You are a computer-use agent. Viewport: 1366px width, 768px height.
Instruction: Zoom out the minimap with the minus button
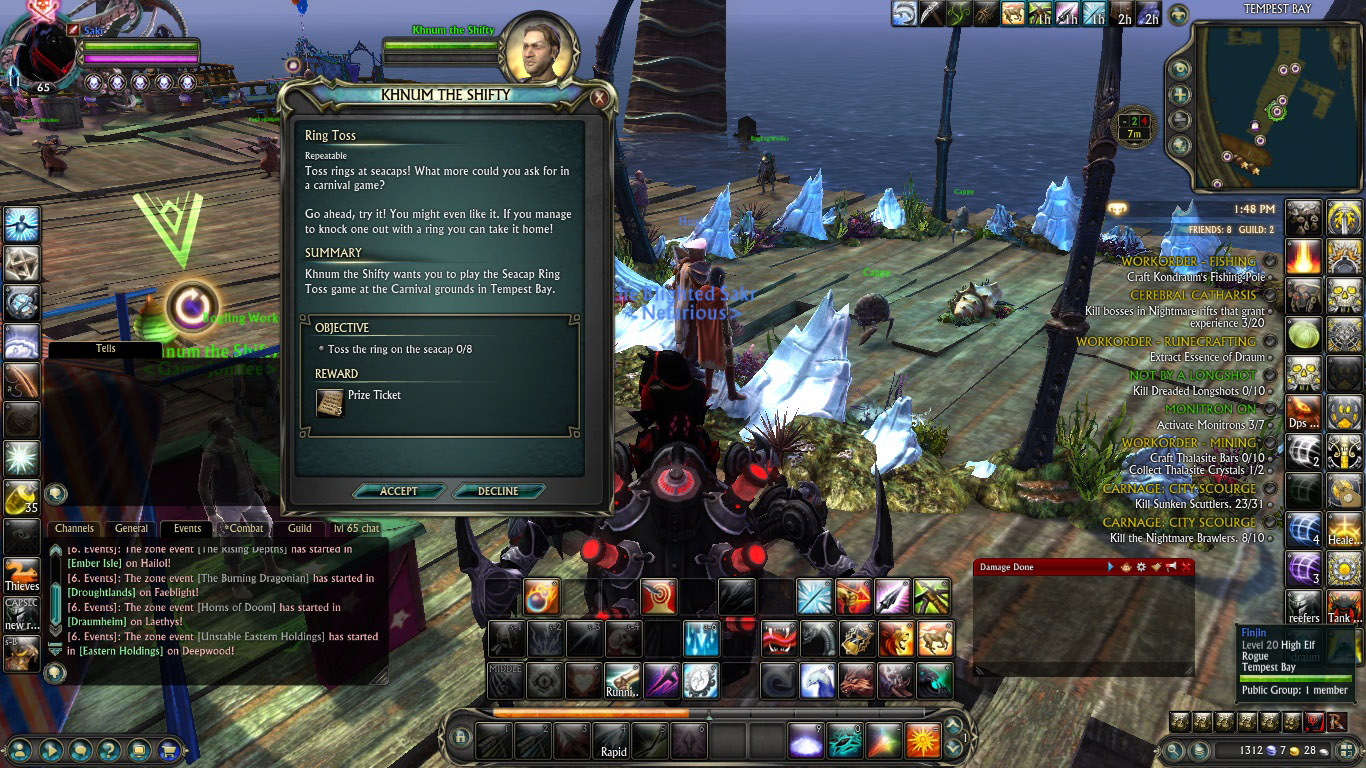[x=1181, y=120]
